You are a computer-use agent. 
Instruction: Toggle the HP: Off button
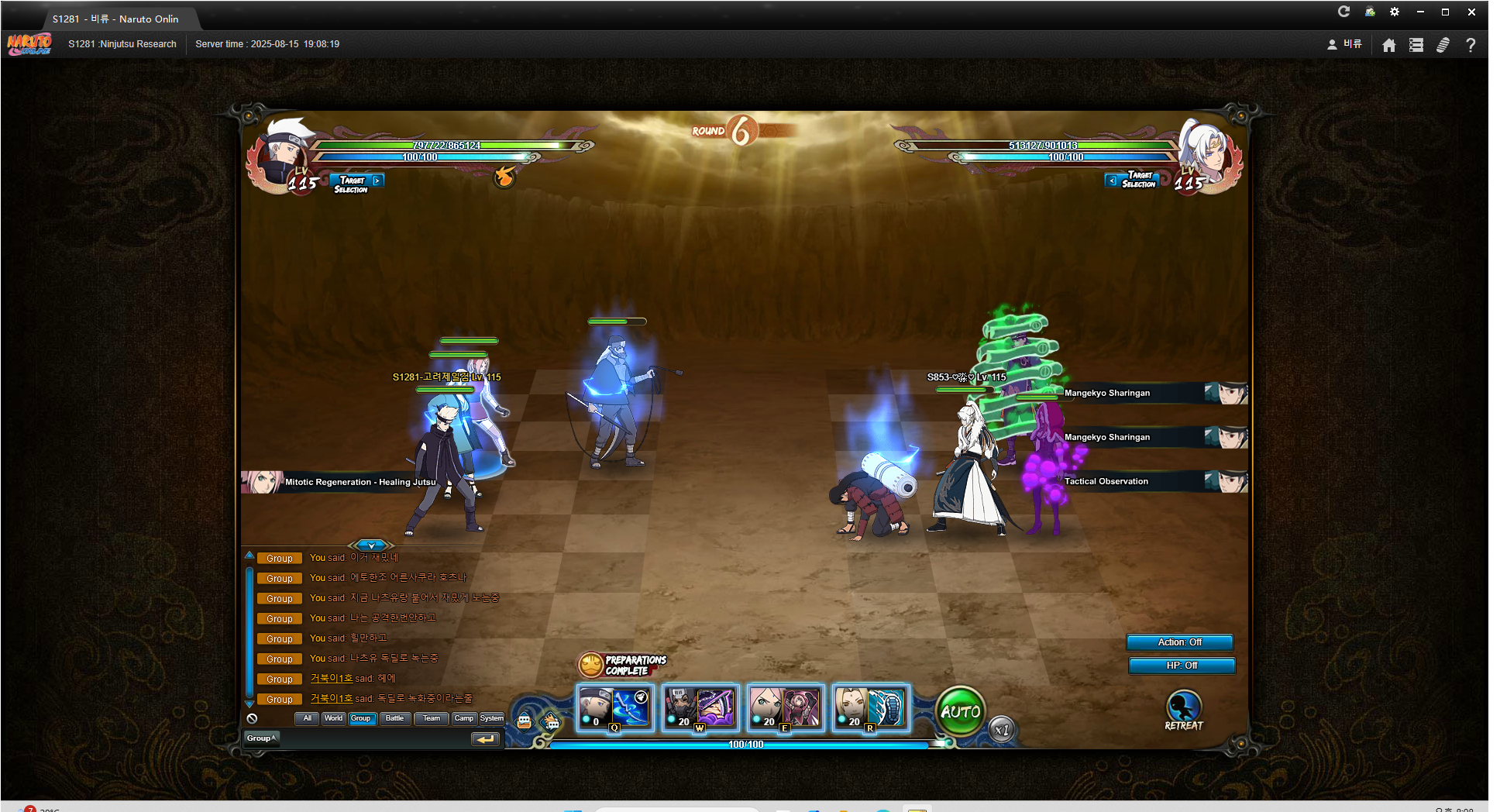point(1181,666)
